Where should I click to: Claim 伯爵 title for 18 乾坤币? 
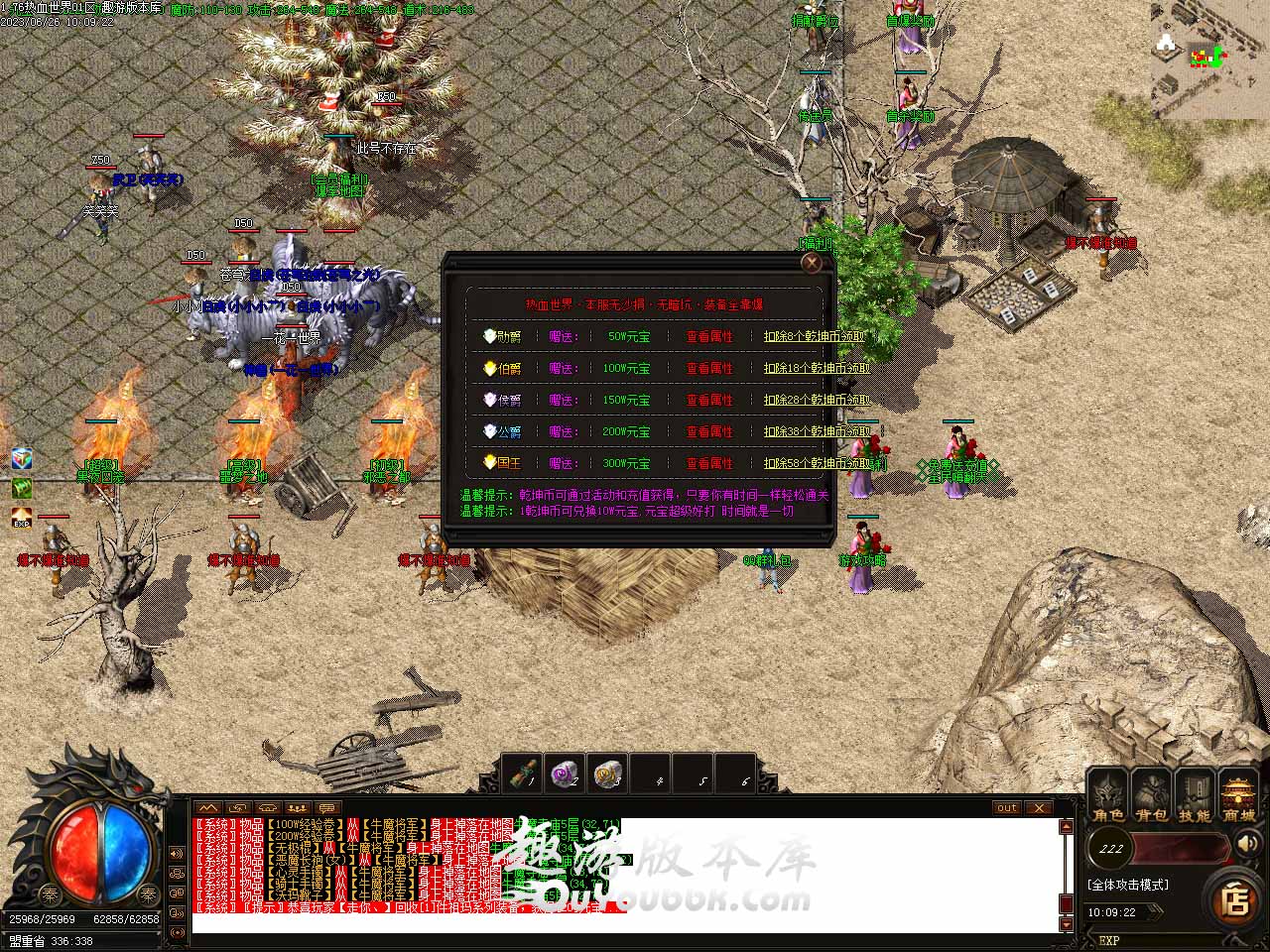(x=817, y=369)
